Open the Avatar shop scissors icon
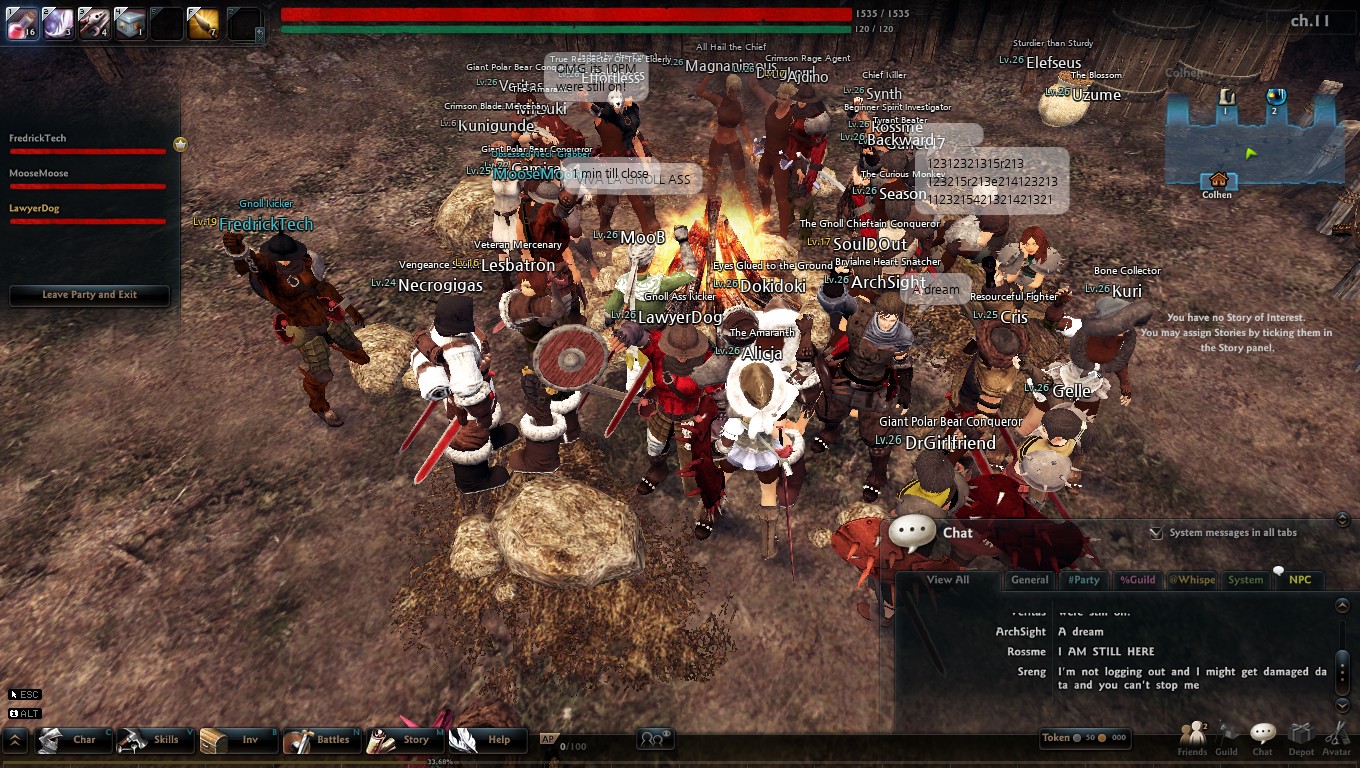This screenshot has width=1360, height=768. (x=1336, y=738)
